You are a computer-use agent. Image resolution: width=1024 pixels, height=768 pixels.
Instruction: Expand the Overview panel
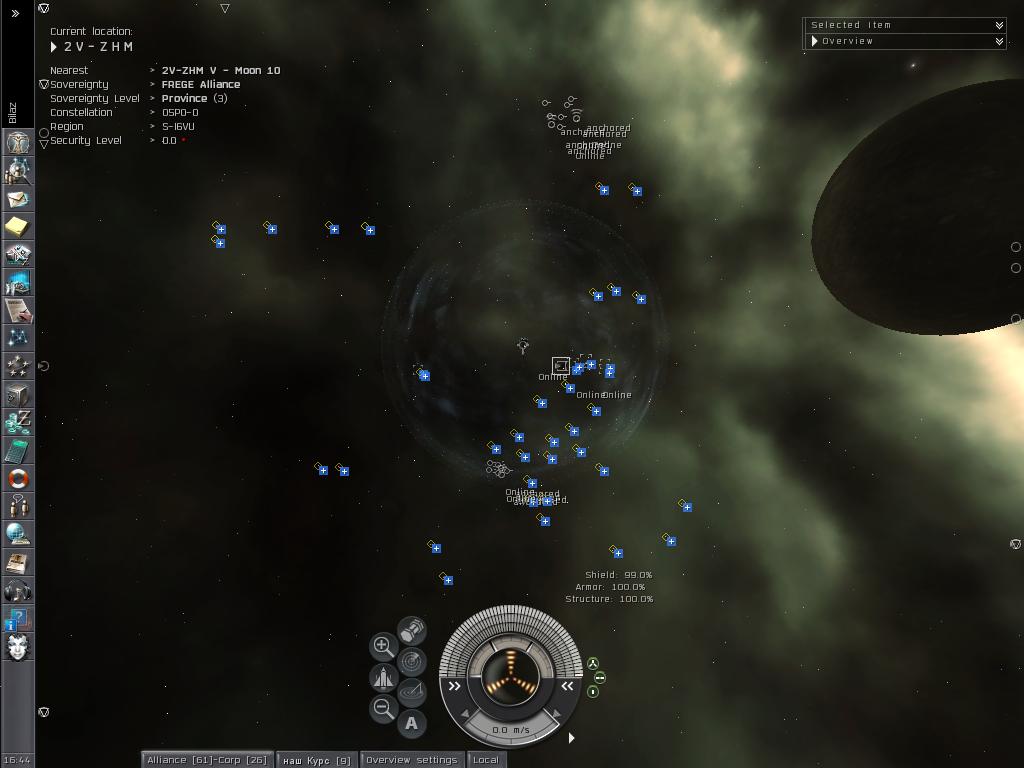pos(998,41)
